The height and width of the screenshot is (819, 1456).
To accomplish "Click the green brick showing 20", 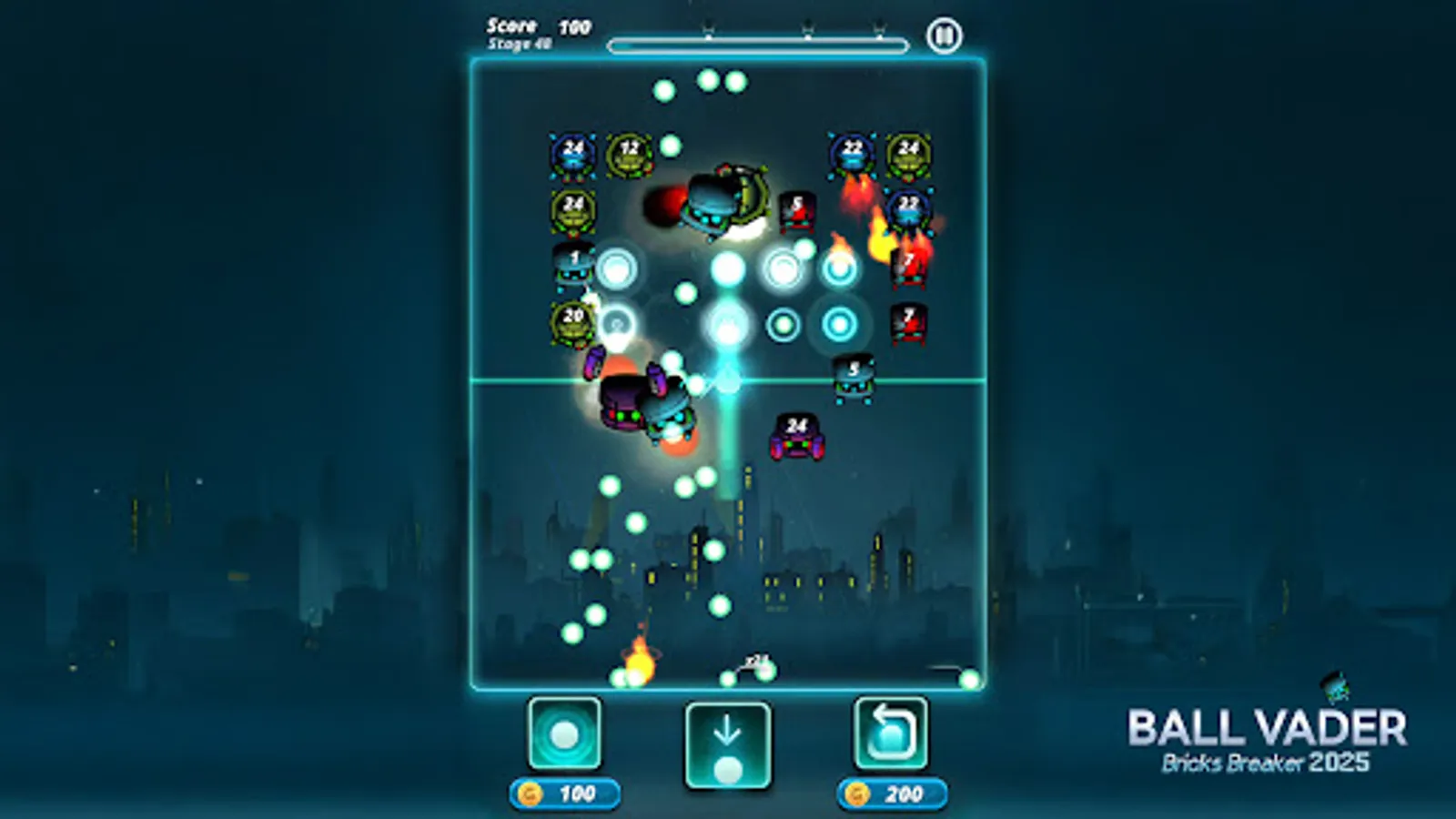I will [571, 318].
